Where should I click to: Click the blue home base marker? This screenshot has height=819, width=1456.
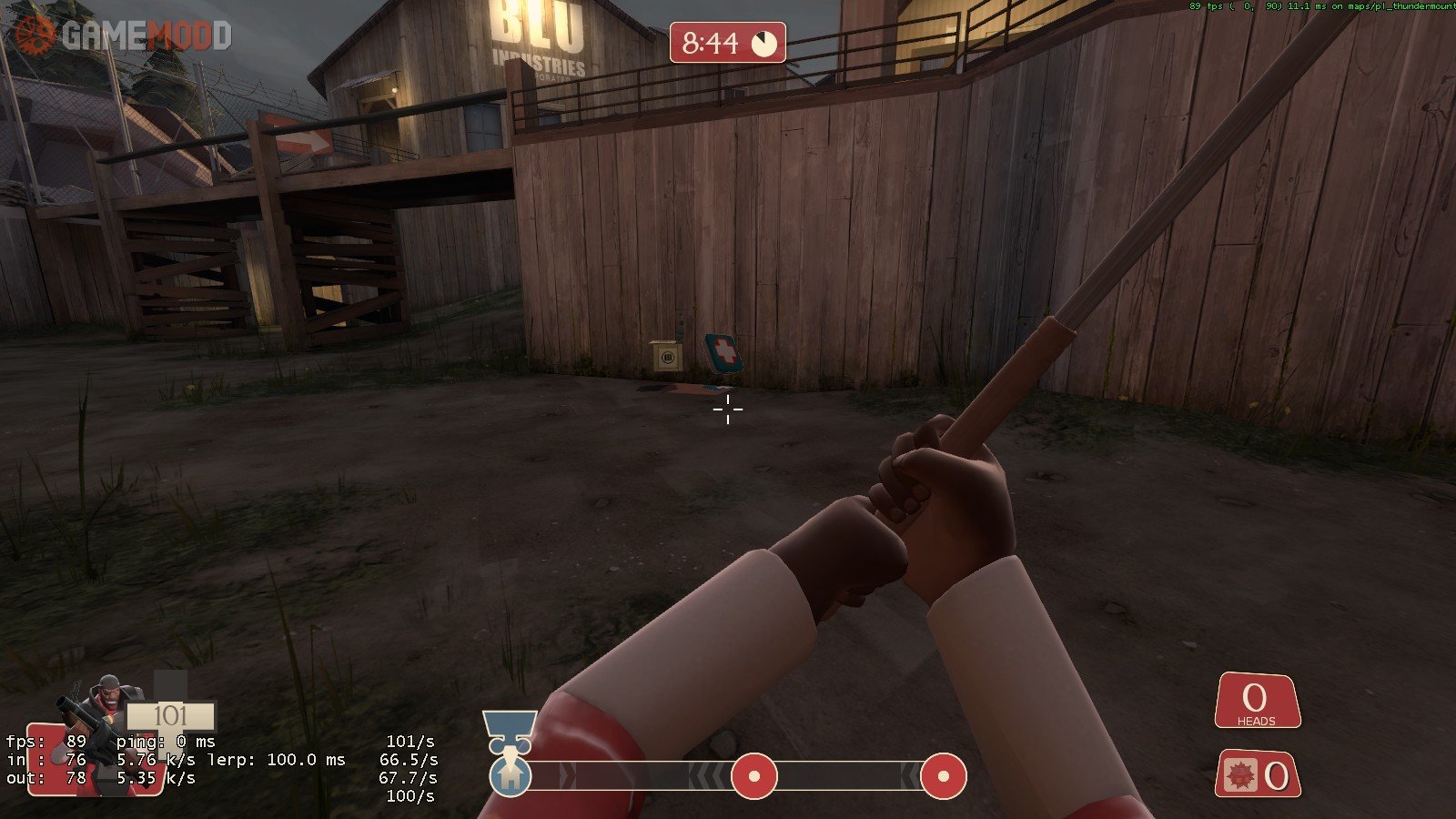(x=511, y=776)
